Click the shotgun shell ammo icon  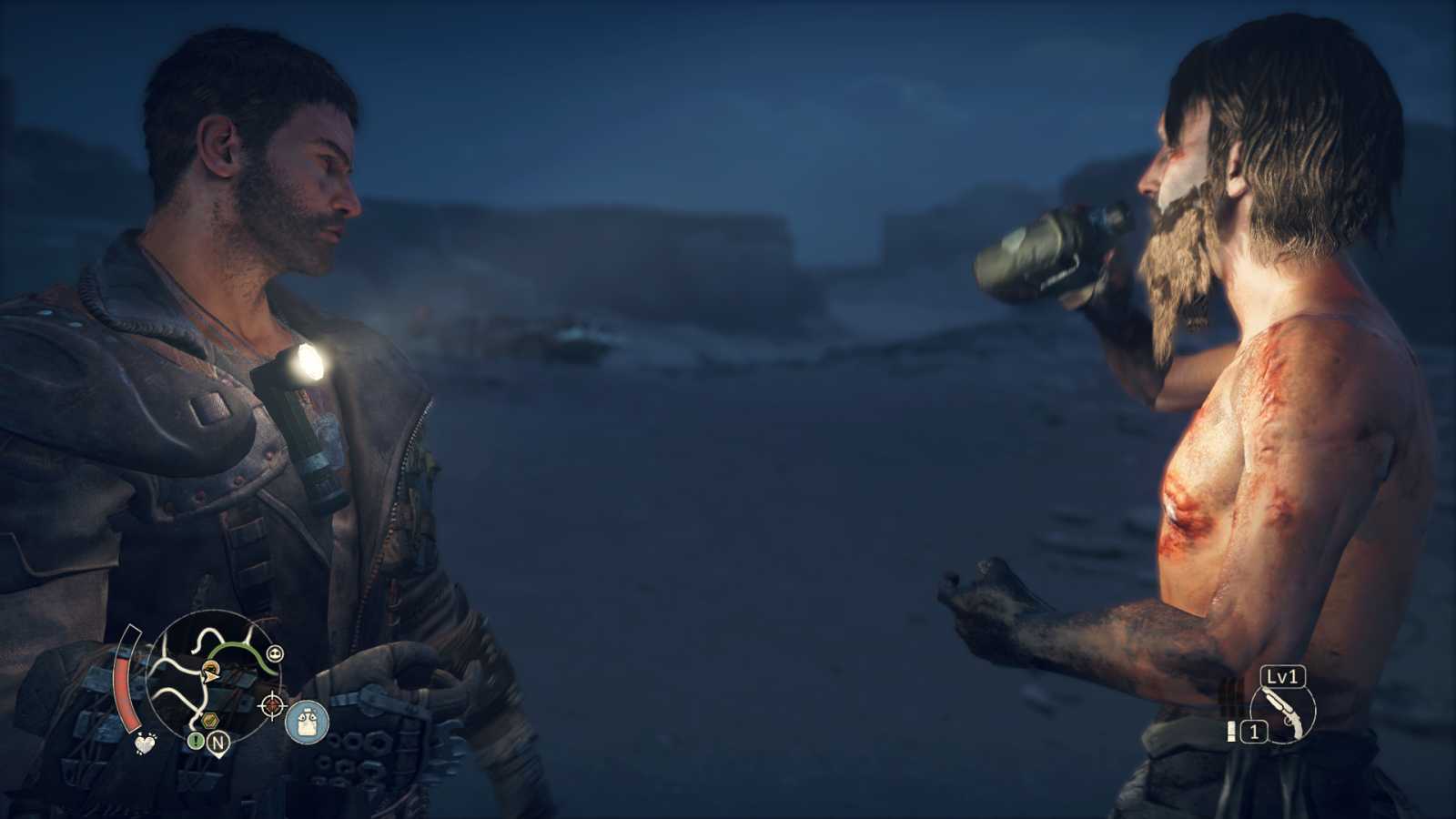[1231, 731]
